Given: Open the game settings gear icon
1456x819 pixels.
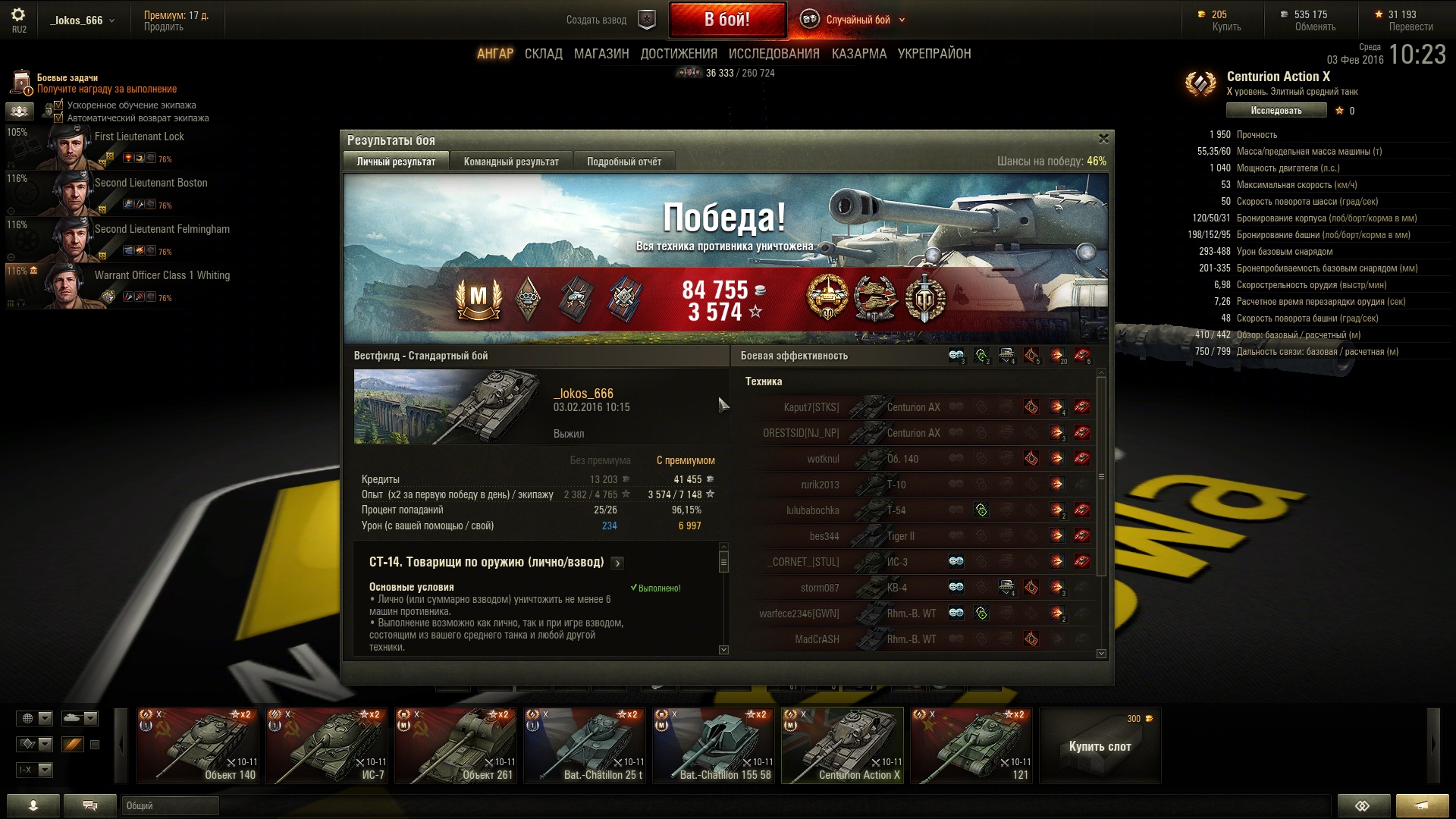Looking at the screenshot, I should (18, 15).
